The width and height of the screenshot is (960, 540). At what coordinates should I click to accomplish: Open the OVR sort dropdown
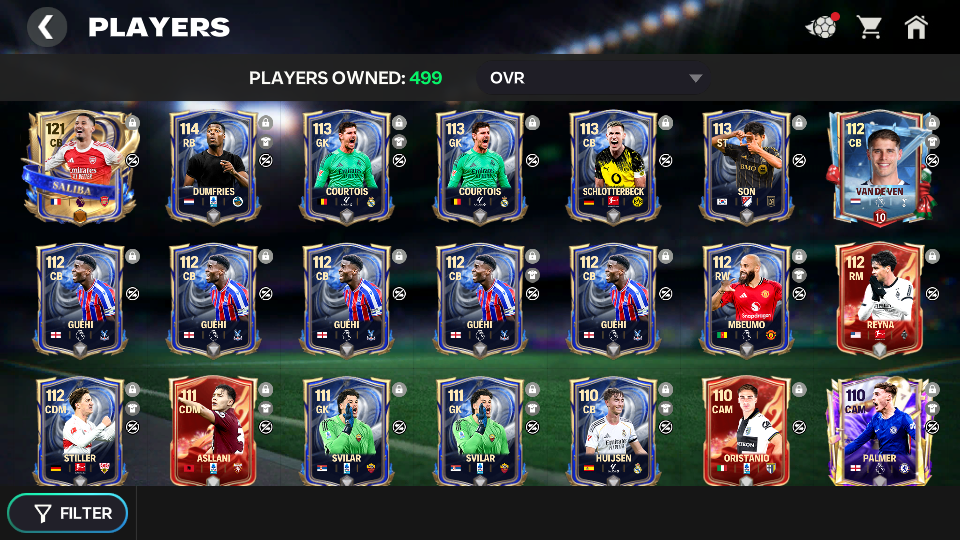click(595, 78)
